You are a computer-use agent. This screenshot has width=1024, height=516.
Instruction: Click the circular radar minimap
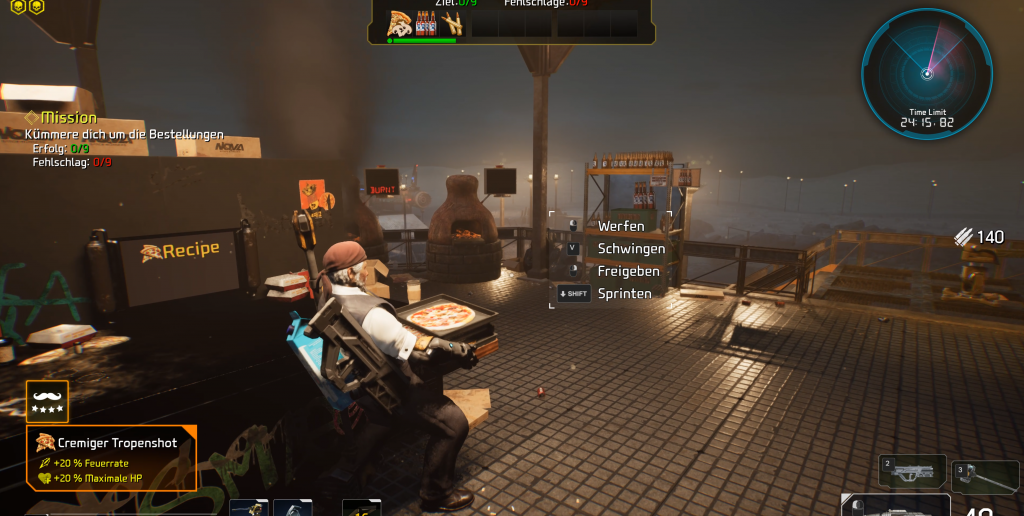(x=926, y=72)
